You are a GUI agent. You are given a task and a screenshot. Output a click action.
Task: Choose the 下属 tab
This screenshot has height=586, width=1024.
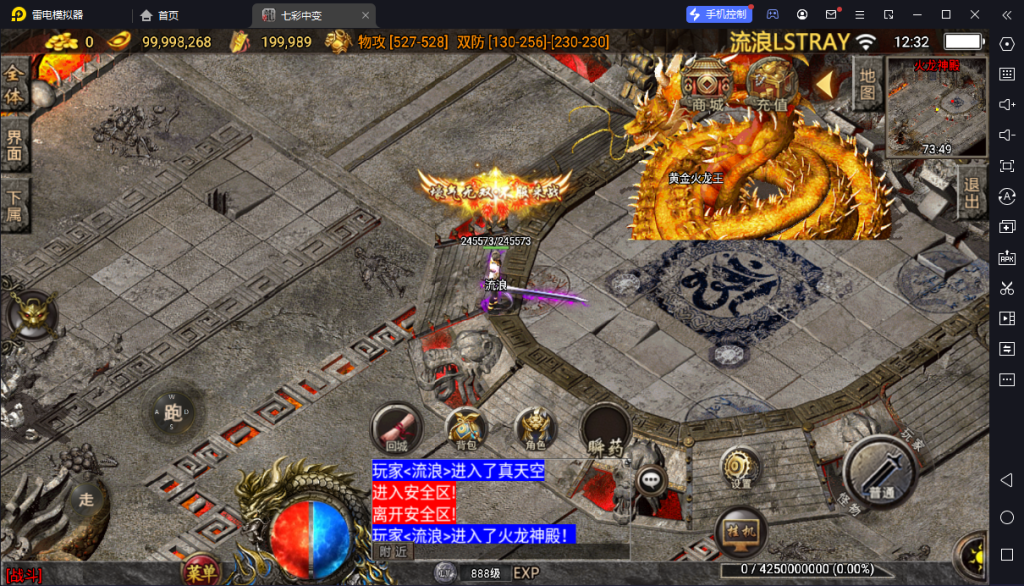coord(14,204)
